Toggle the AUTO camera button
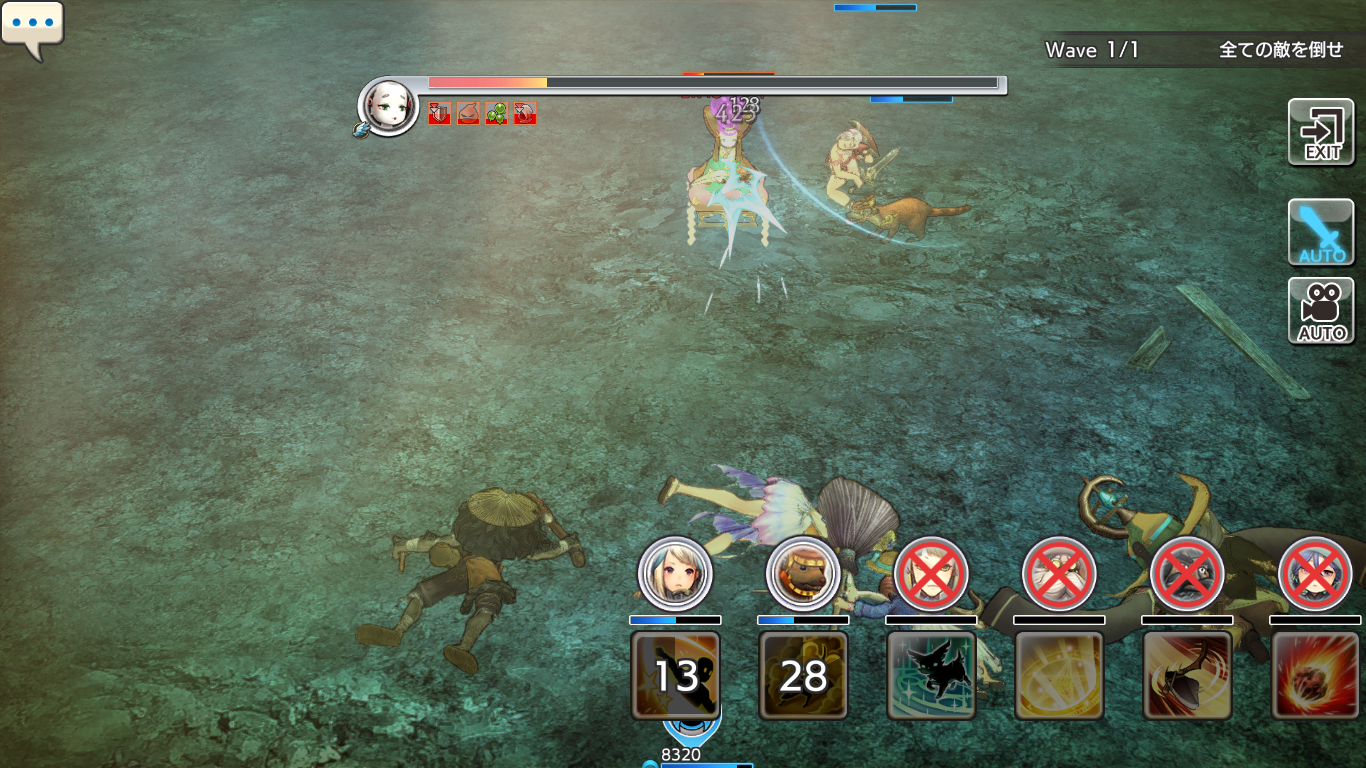 [x=1321, y=311]
